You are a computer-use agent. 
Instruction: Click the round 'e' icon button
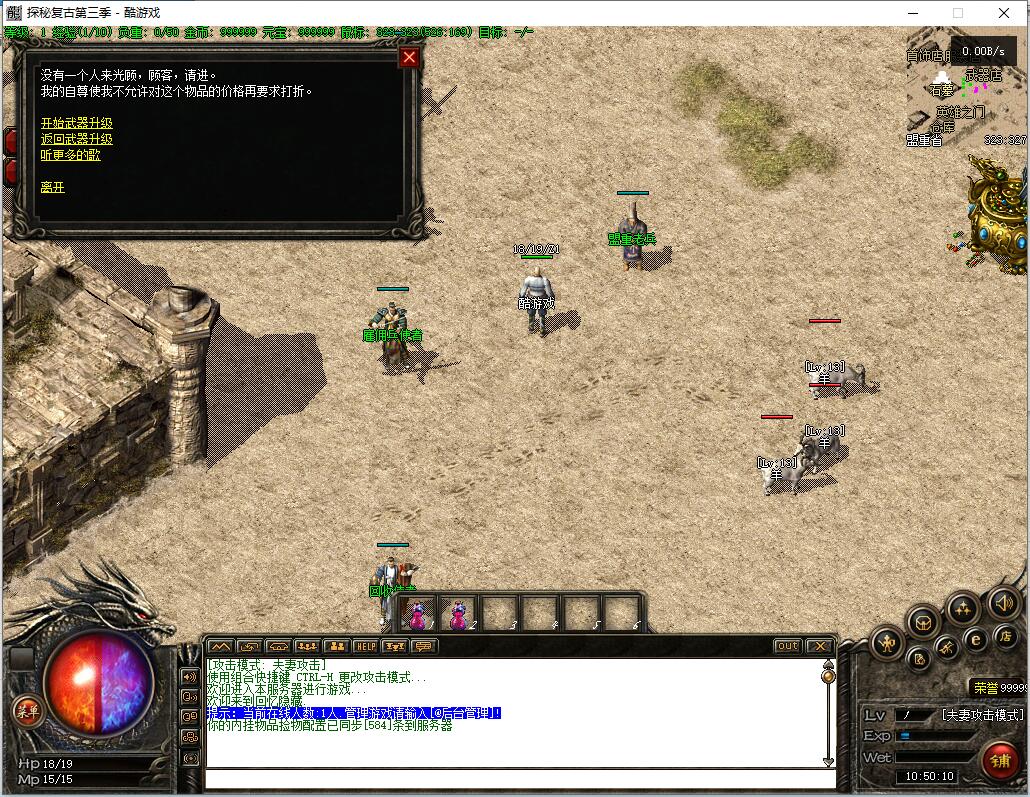pos(975,639)
